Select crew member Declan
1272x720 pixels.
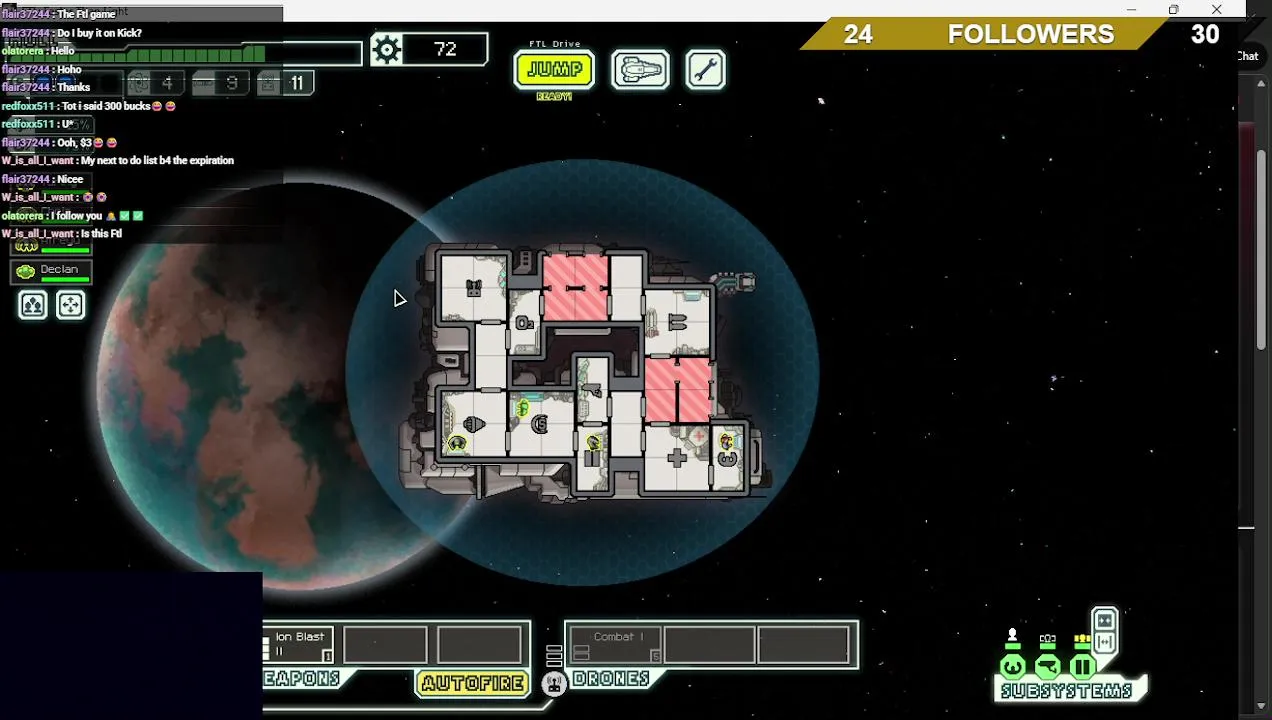point(51,270)
